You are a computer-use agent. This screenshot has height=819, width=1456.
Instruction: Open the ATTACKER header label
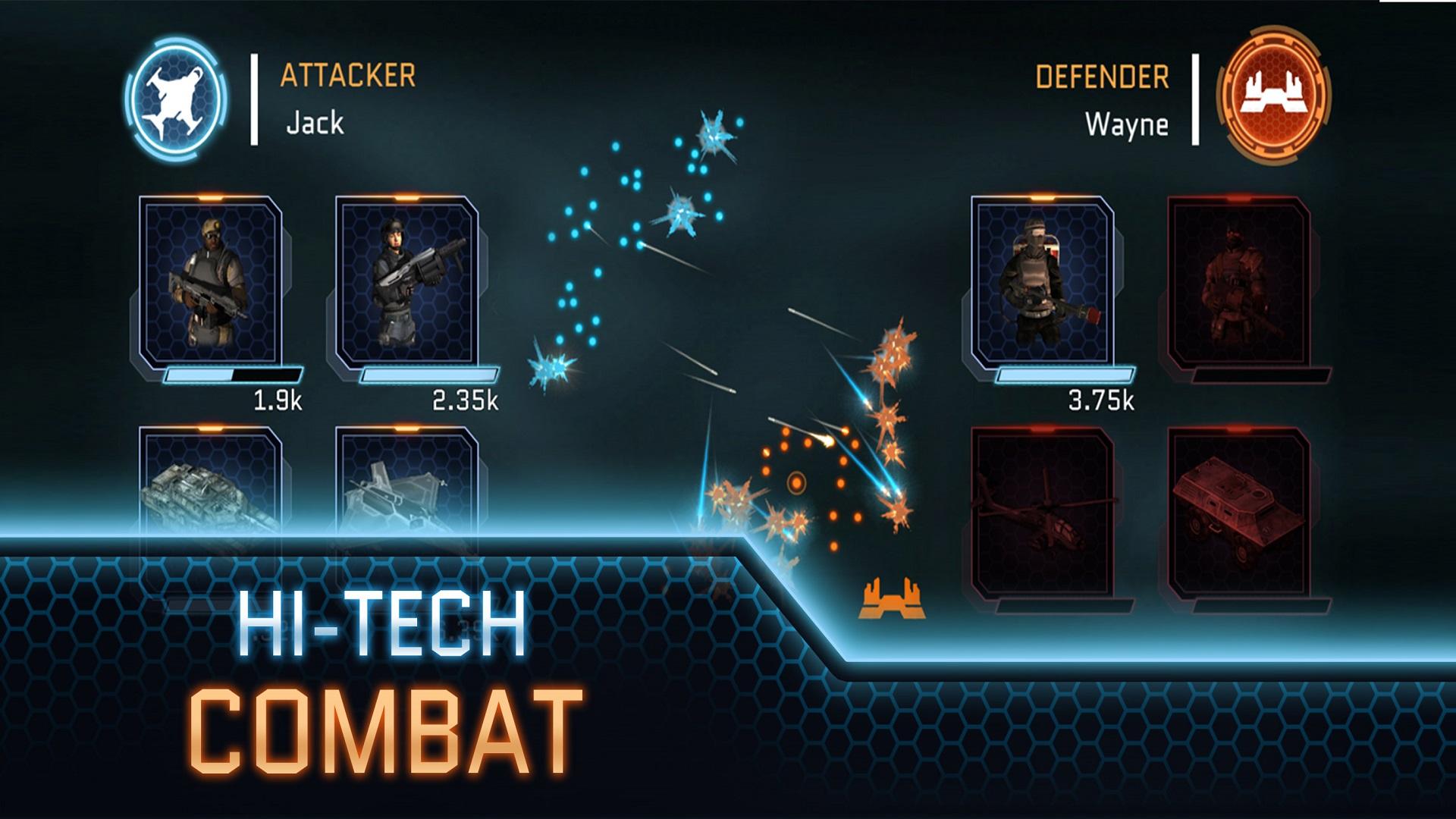pyautogui.click(x=347, y=75)
